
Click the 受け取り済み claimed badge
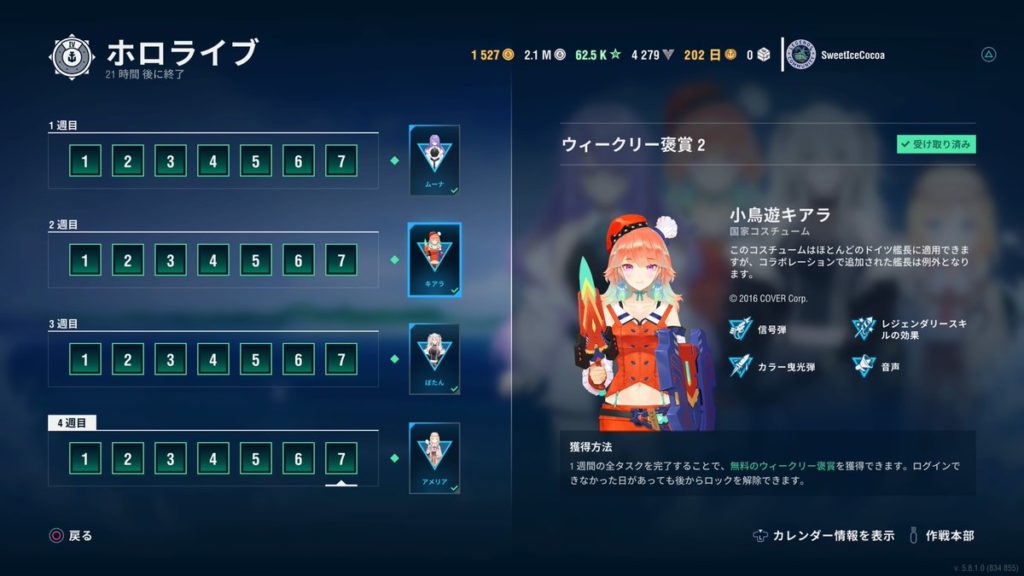(936, 145)
